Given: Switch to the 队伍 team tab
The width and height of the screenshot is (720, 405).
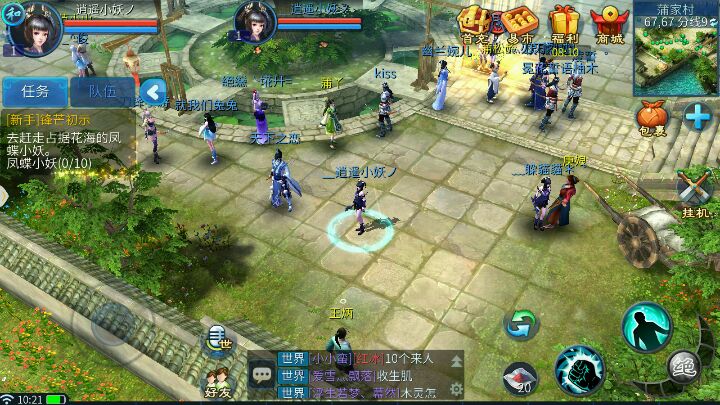Looking at the screenshot, I should [101, 91].
